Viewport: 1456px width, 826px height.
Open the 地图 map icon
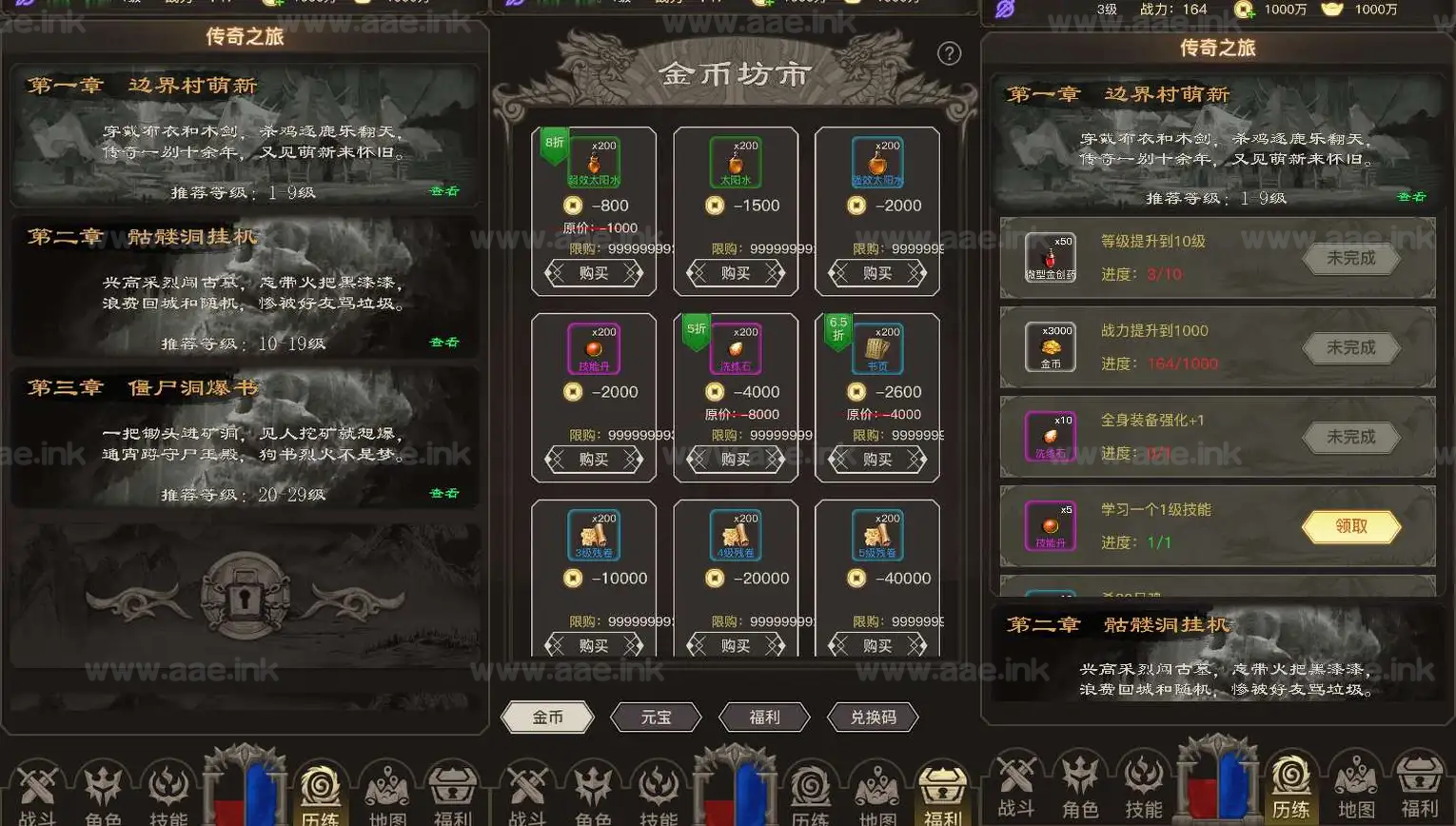pyautogui.click(x=387, y=788)
